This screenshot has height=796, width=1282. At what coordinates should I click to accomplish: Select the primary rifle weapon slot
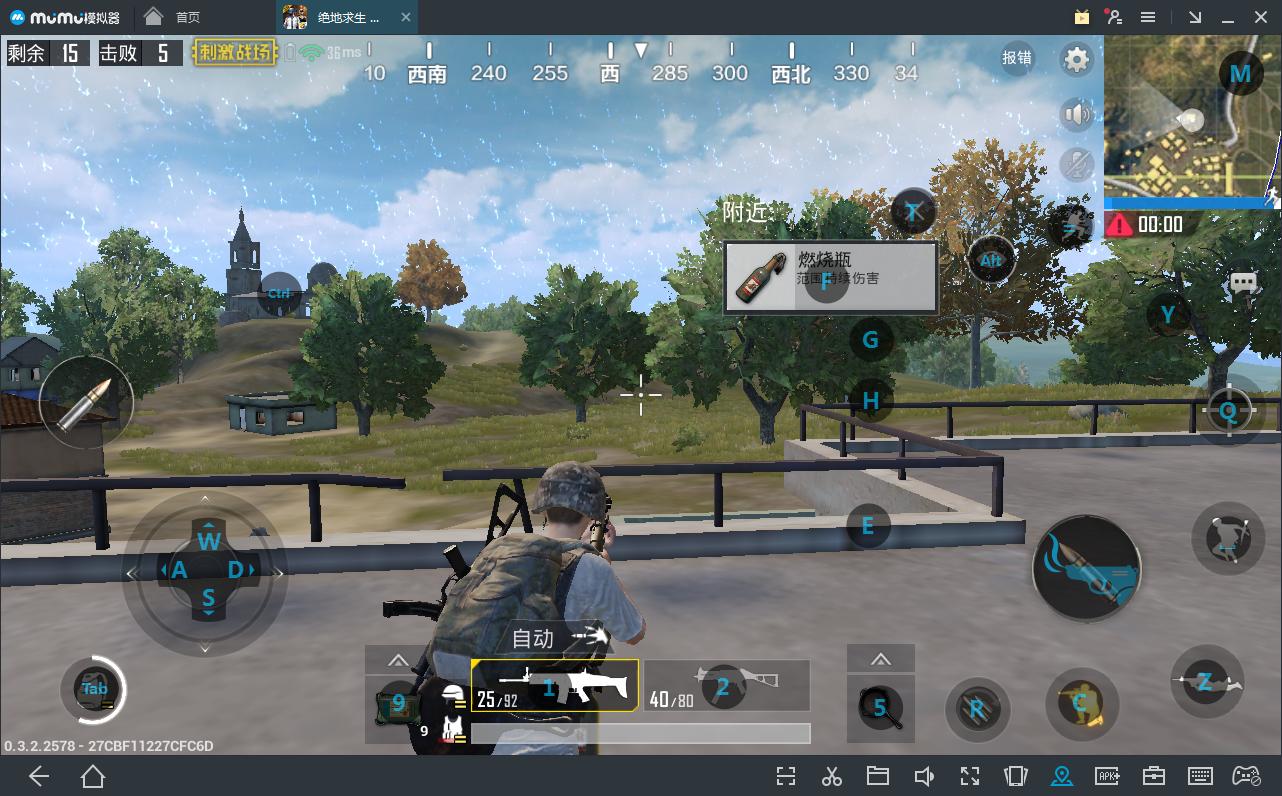tap(555, 686)
